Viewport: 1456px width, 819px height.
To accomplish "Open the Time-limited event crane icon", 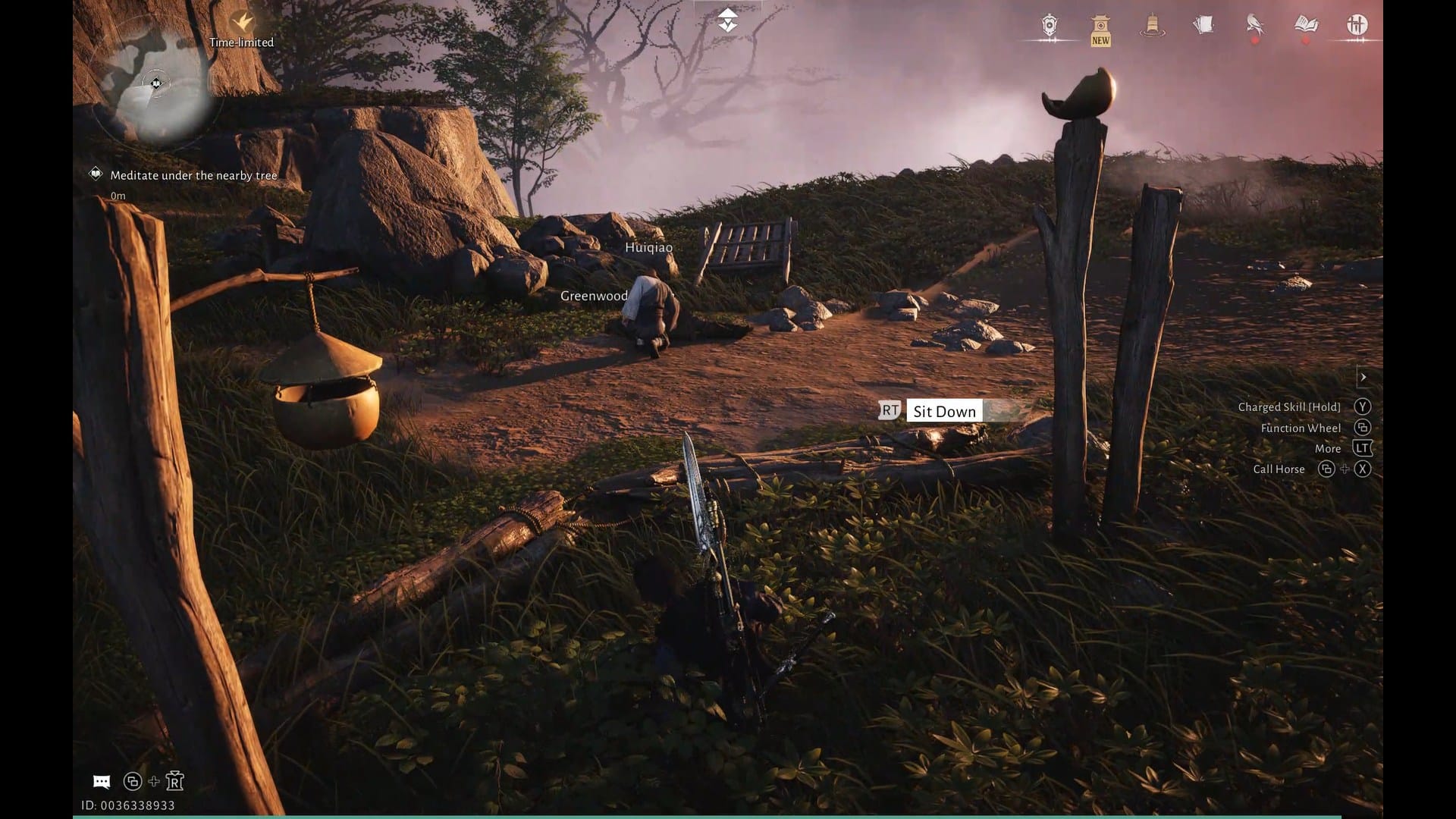I will click(x=242, y=22).
